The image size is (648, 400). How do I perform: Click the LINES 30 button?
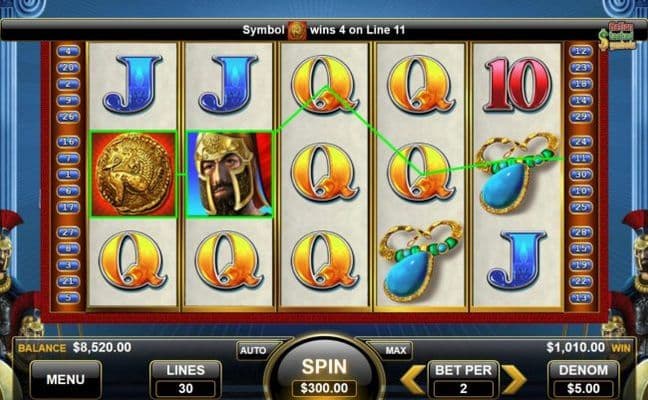pos(185,379)
